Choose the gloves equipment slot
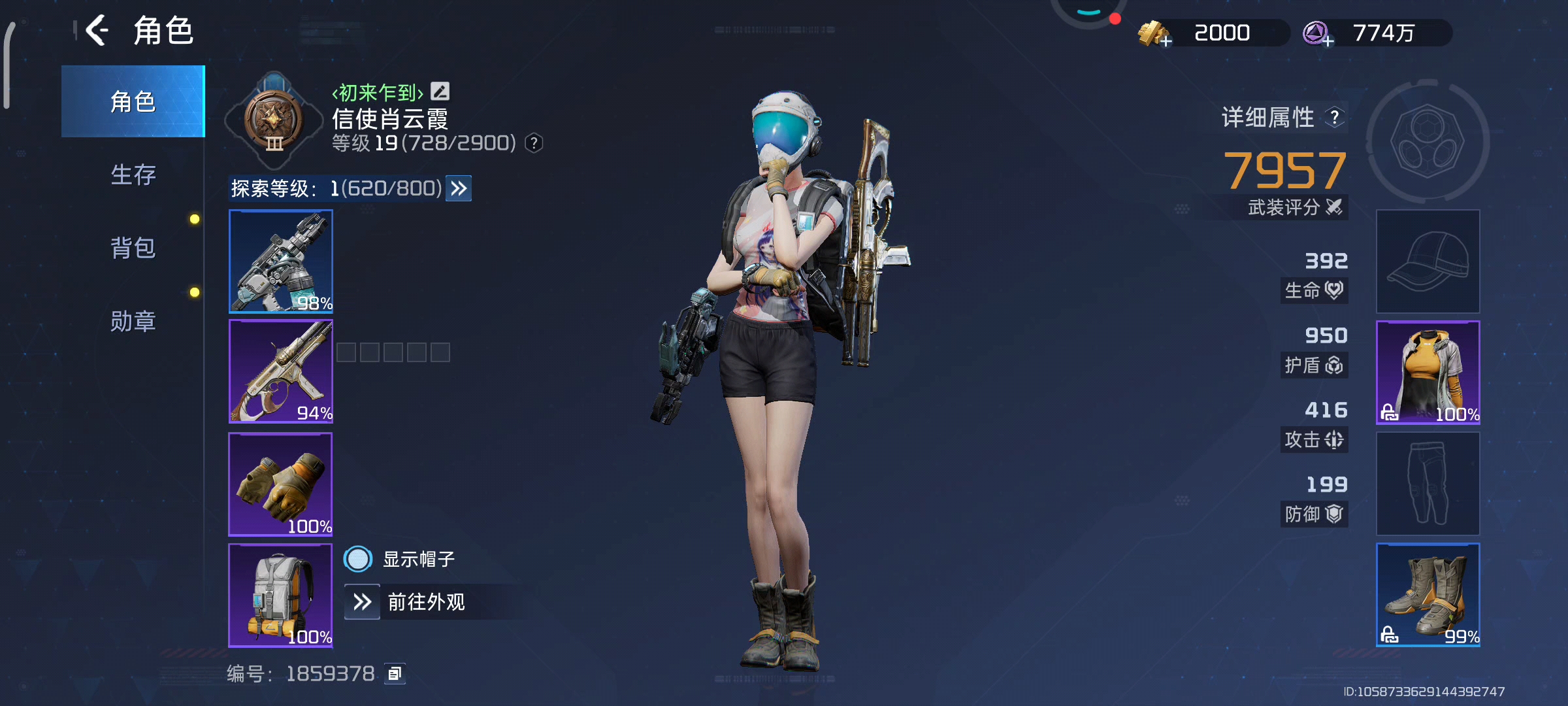 click(281, 484)
